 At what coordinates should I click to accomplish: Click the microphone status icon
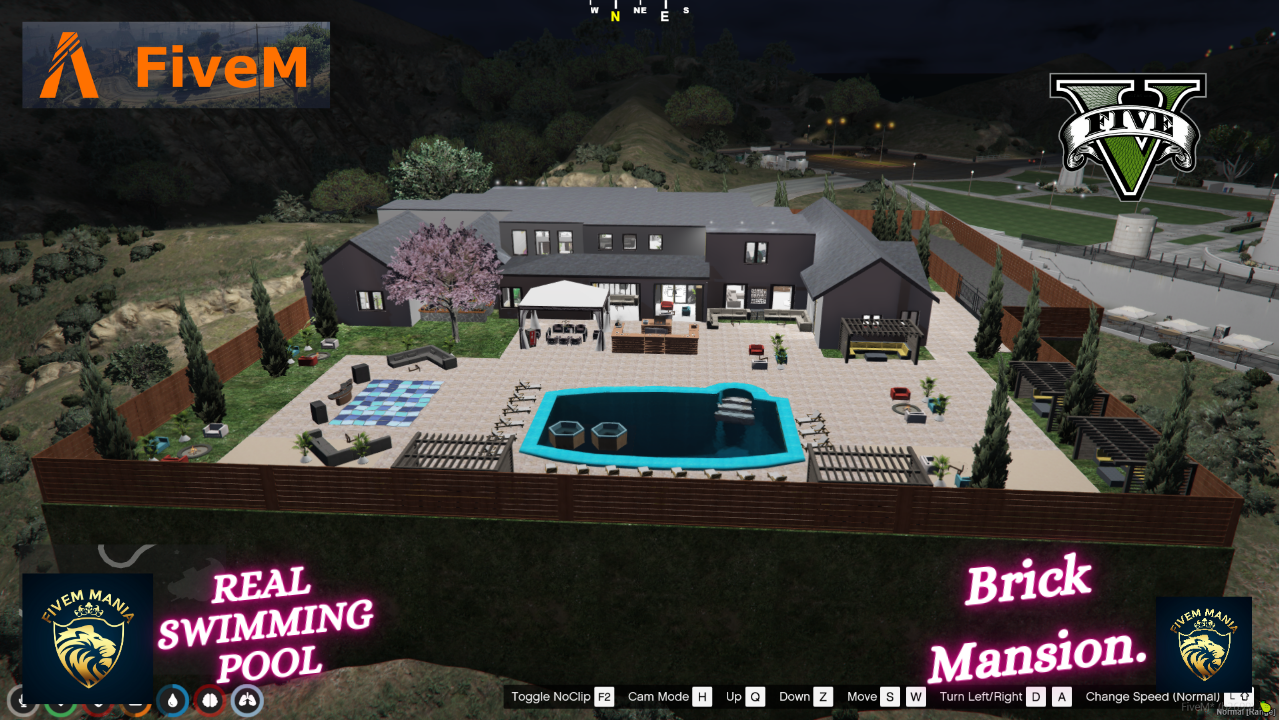pyautogui.click(x=22, y=701)
